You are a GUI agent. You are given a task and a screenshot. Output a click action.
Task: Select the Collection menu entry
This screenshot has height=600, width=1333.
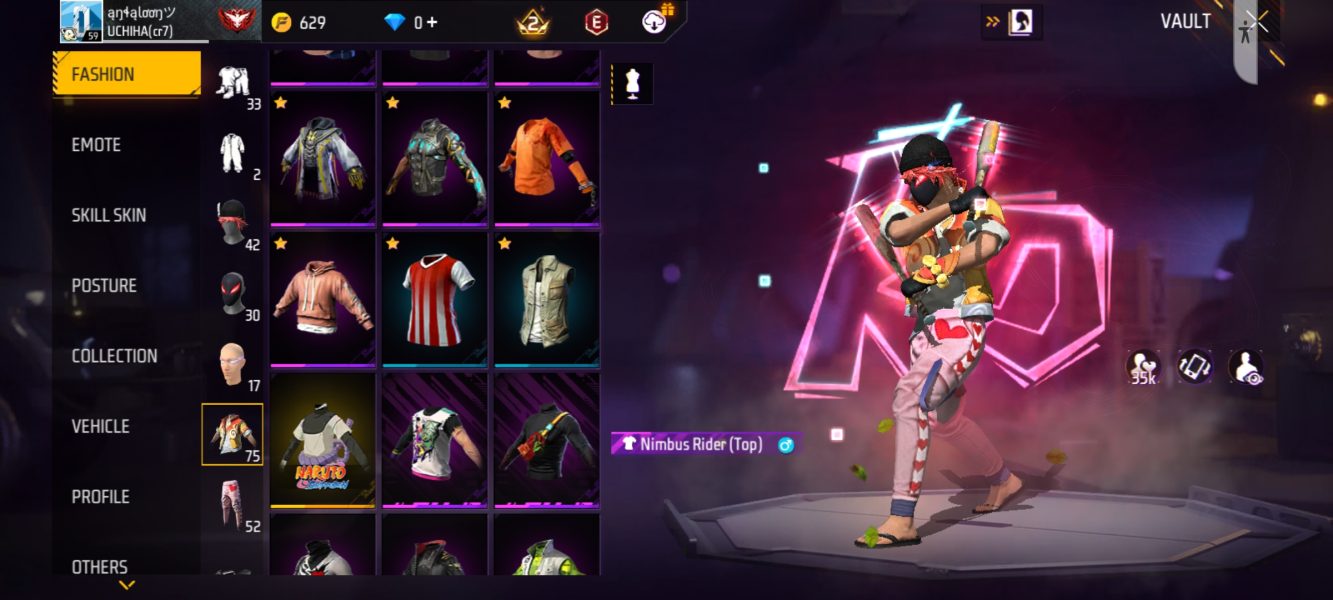tap(114, 356)
